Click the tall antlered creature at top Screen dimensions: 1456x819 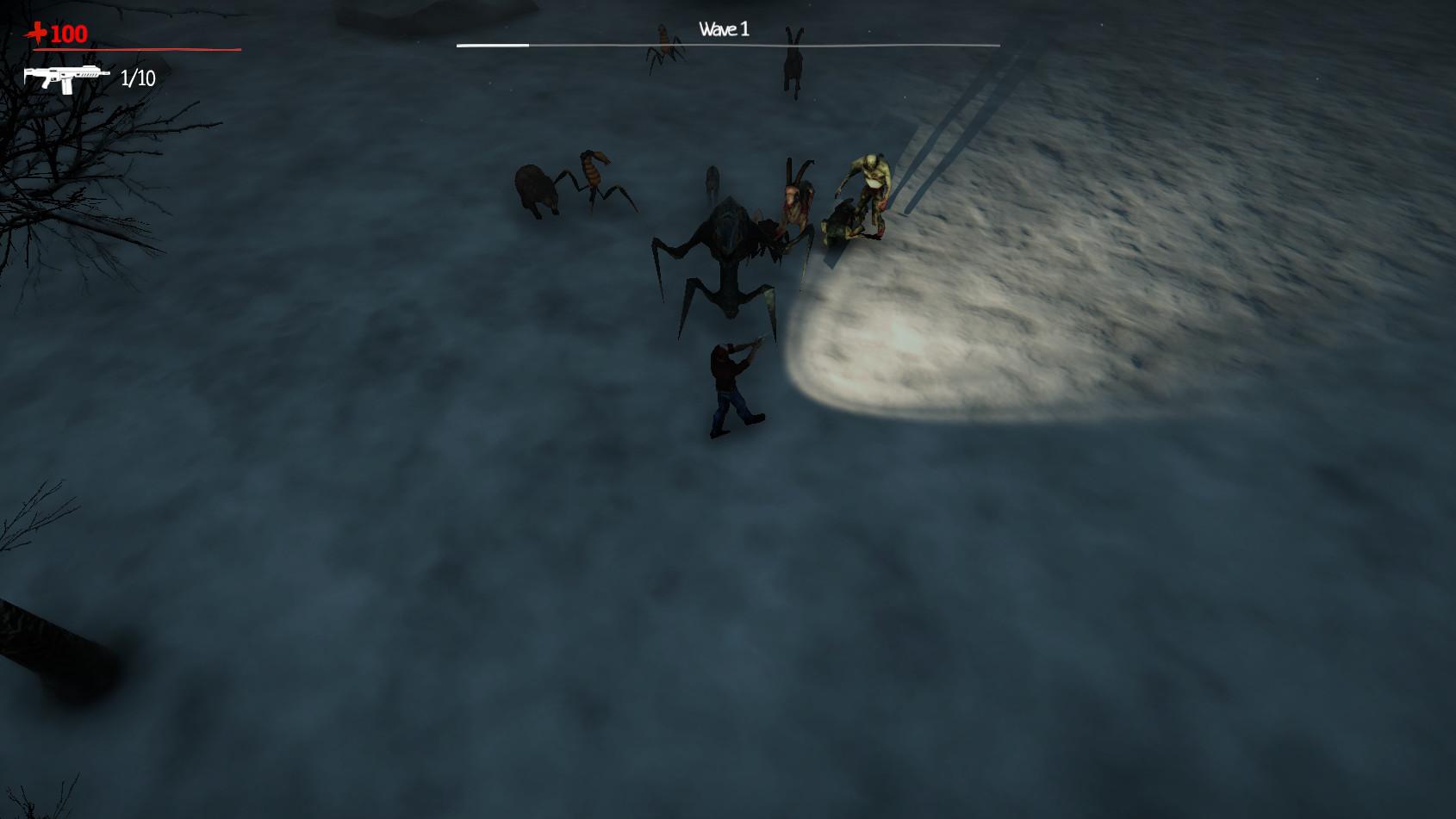click(792, 60)
